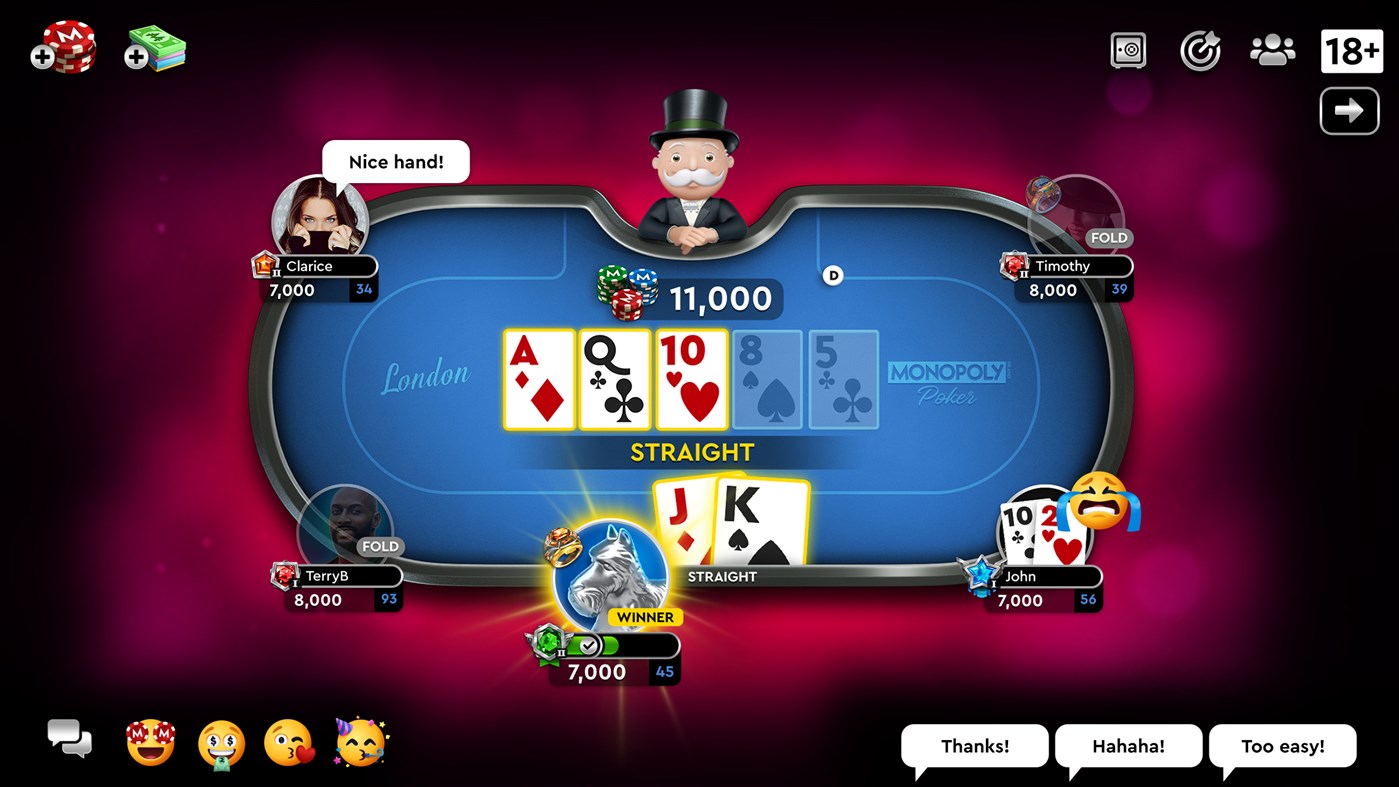The width and height of the screenshot is (1399, 787).
Task: Click the 18+ age rating badge
Action: pyautogui.click(x=1351, y=51)
